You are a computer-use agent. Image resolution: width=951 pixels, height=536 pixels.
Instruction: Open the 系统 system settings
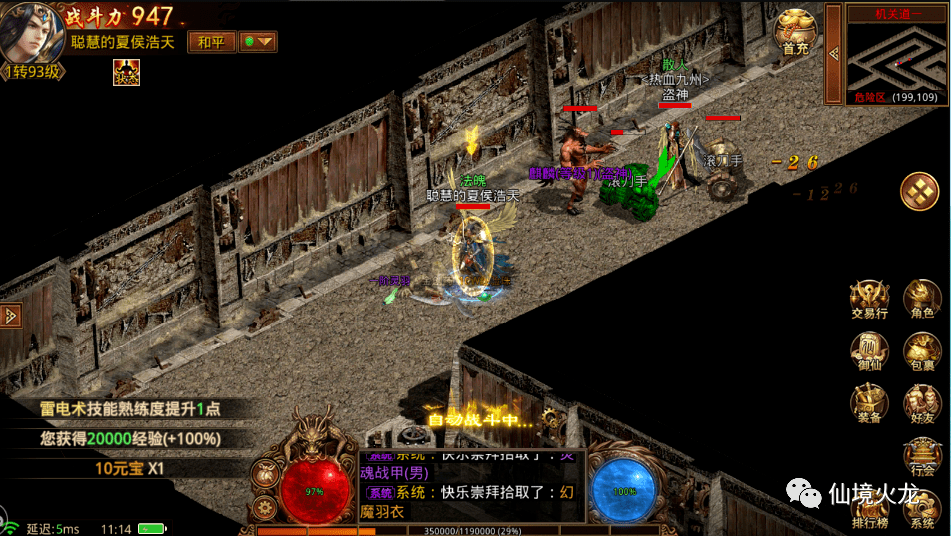921,508
